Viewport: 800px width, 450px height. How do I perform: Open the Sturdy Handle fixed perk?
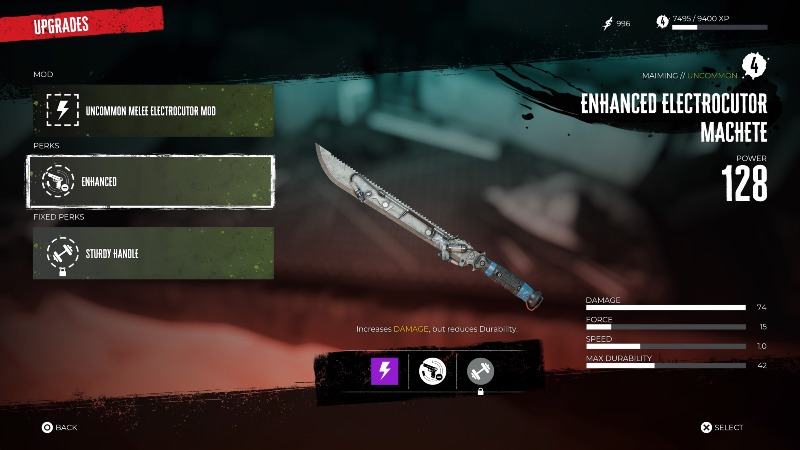153,253
